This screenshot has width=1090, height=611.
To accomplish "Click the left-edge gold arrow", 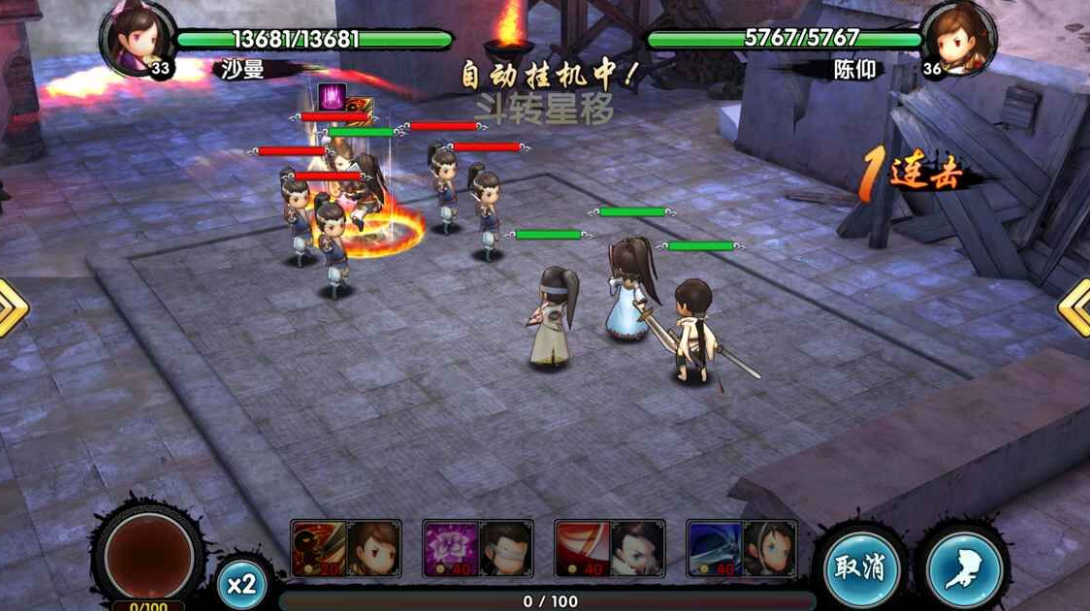I will point(12,308).
